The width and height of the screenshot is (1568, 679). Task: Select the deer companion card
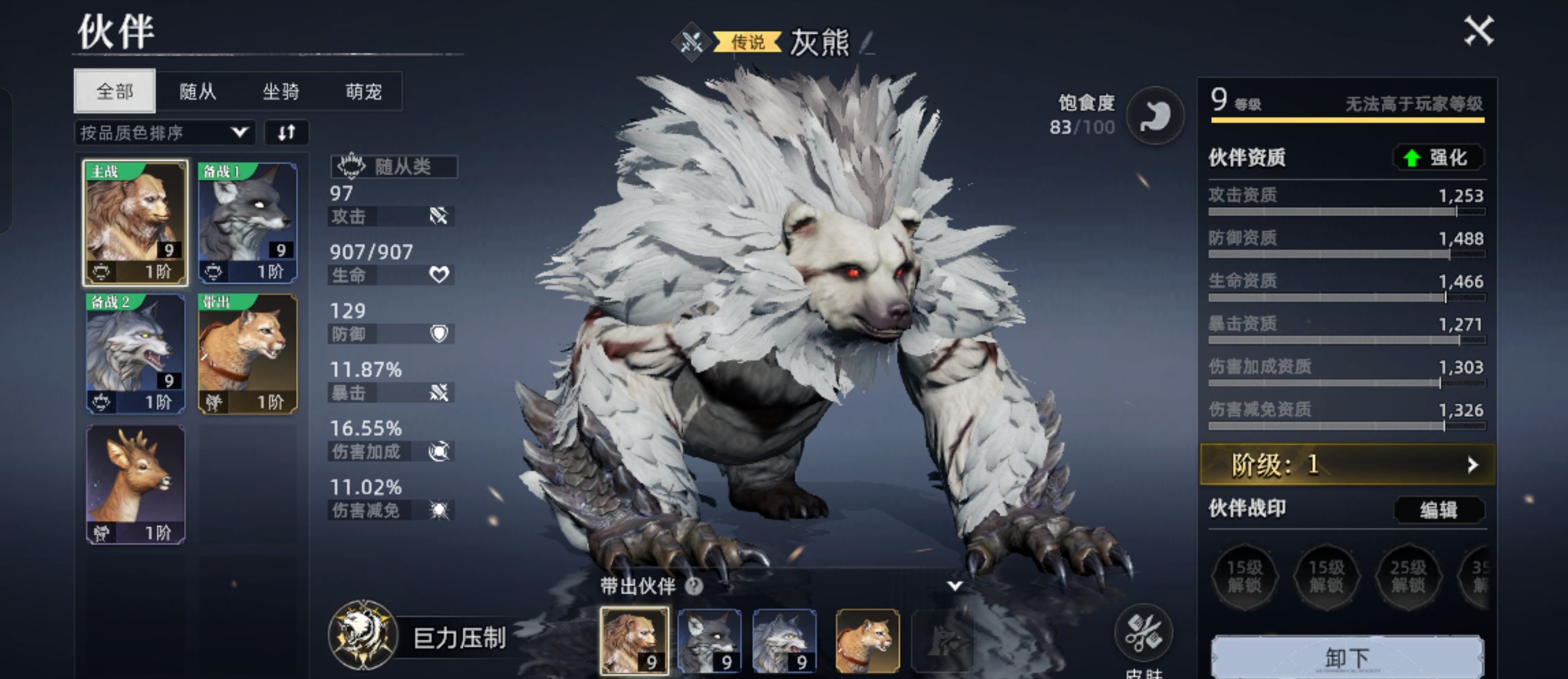(x=135, y=484)
